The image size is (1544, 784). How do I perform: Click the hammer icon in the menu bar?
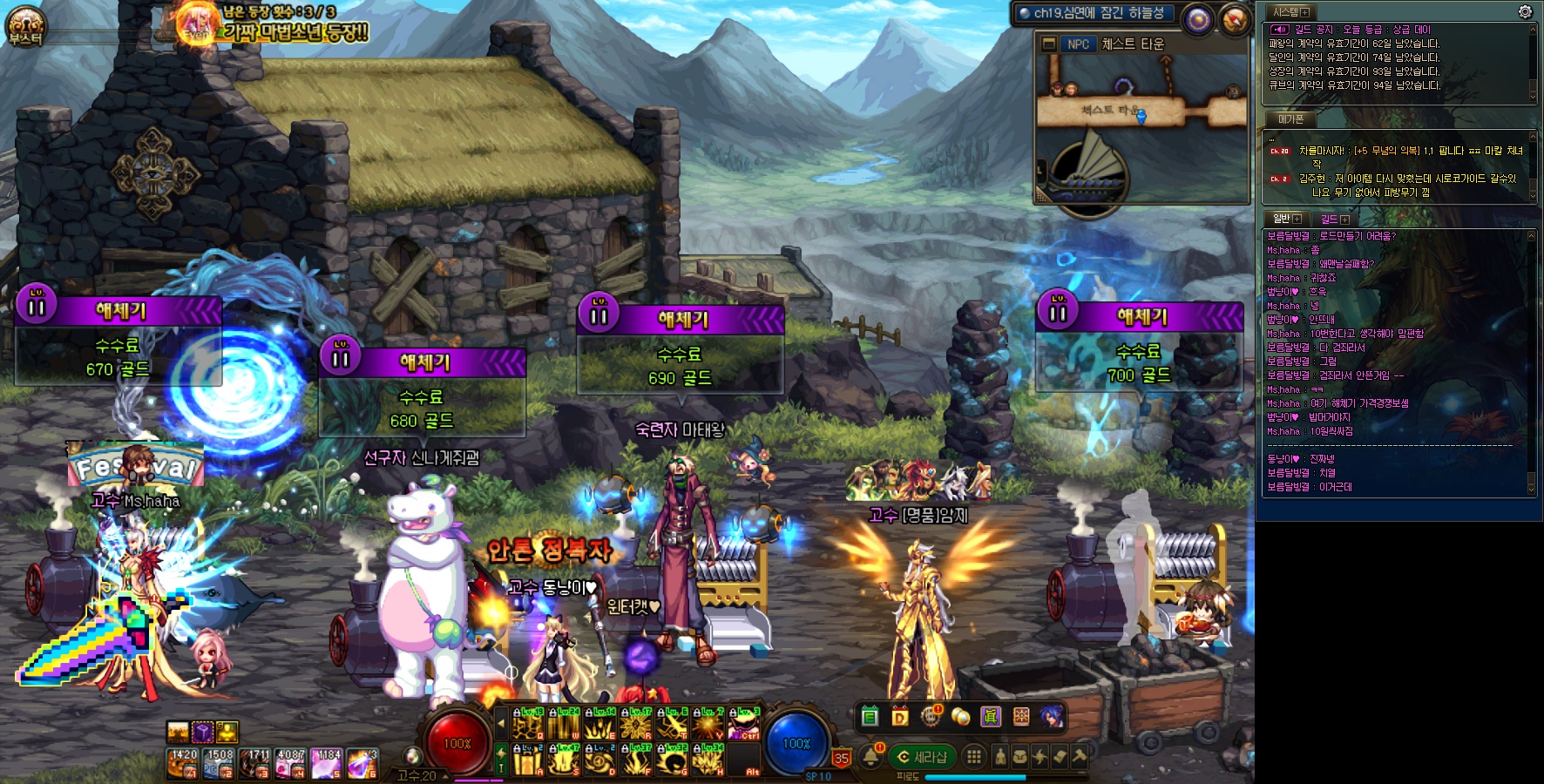point(1080,757)
